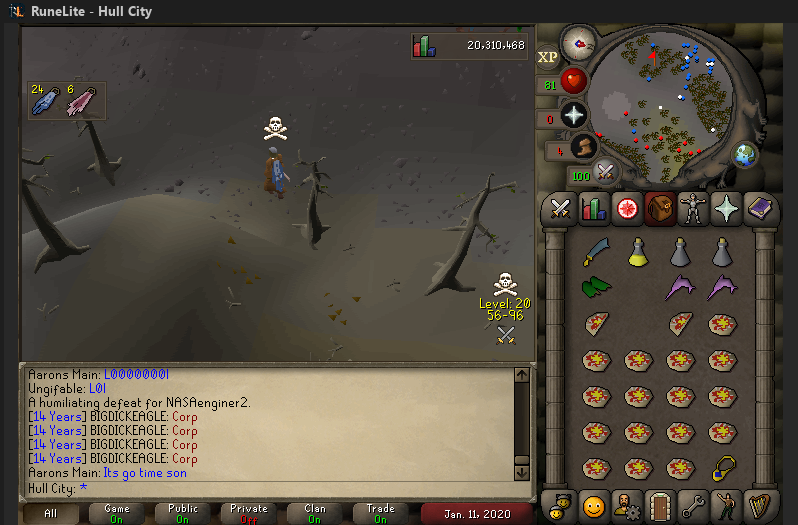Screen dimensions: 798x525
Task: Toggle the XP drops button
Action: click(x=548, y=58)
